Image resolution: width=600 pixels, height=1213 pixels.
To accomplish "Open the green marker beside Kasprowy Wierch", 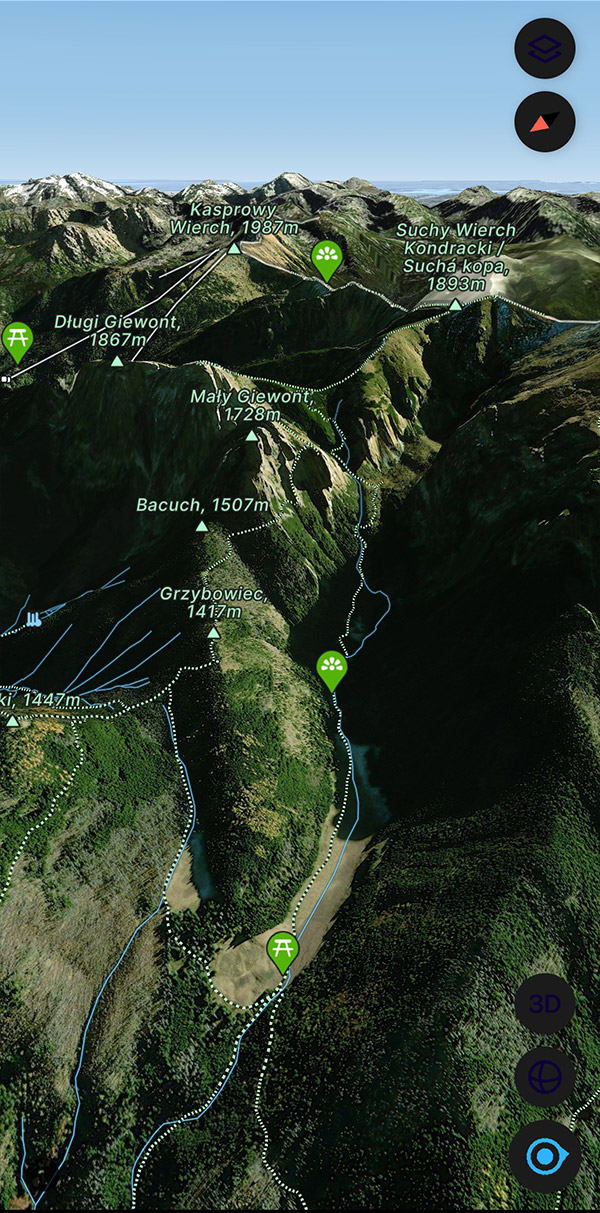I will pos(326,258).
